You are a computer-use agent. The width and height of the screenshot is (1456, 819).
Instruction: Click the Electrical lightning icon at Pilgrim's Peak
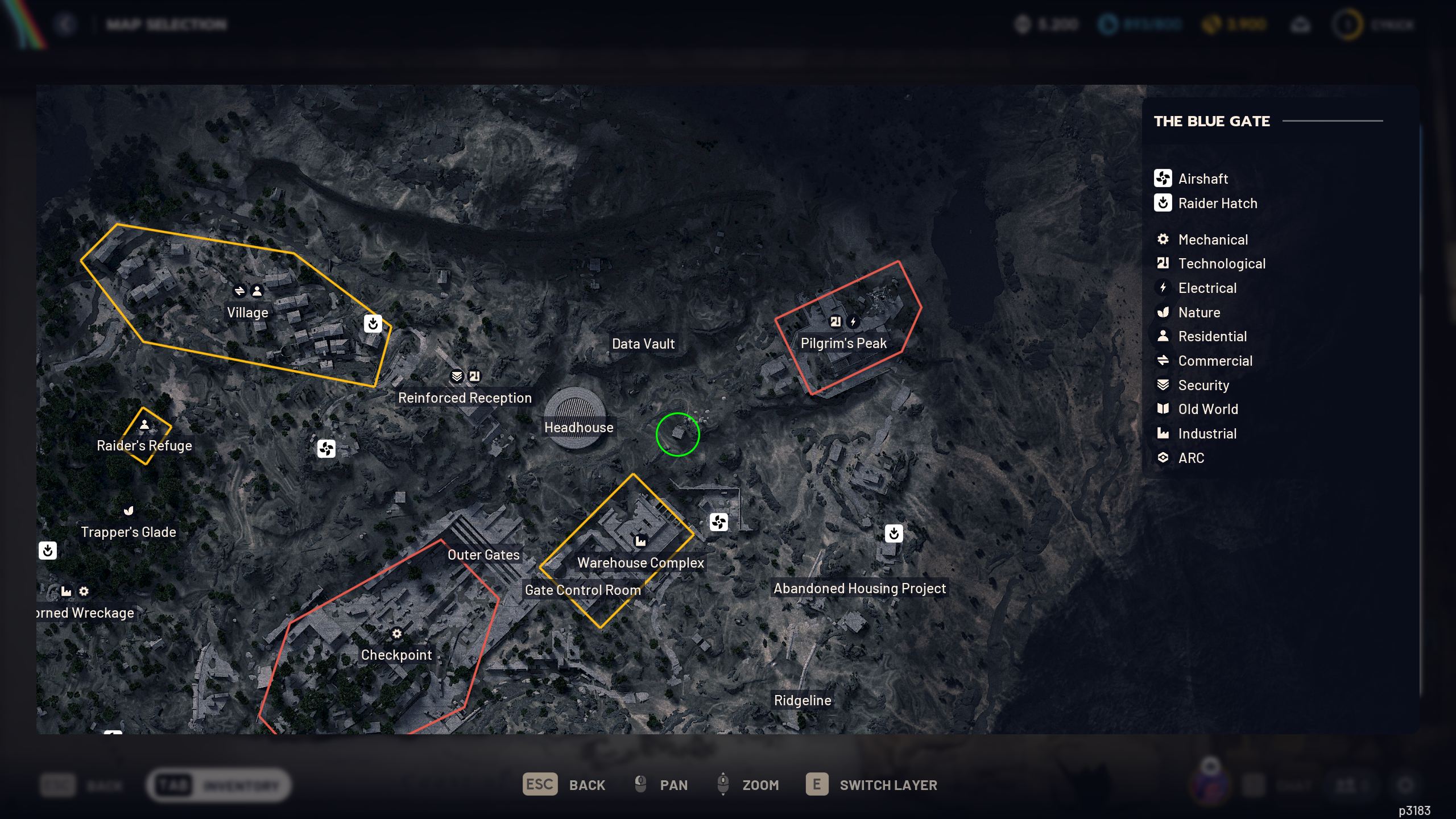[853, 320]
